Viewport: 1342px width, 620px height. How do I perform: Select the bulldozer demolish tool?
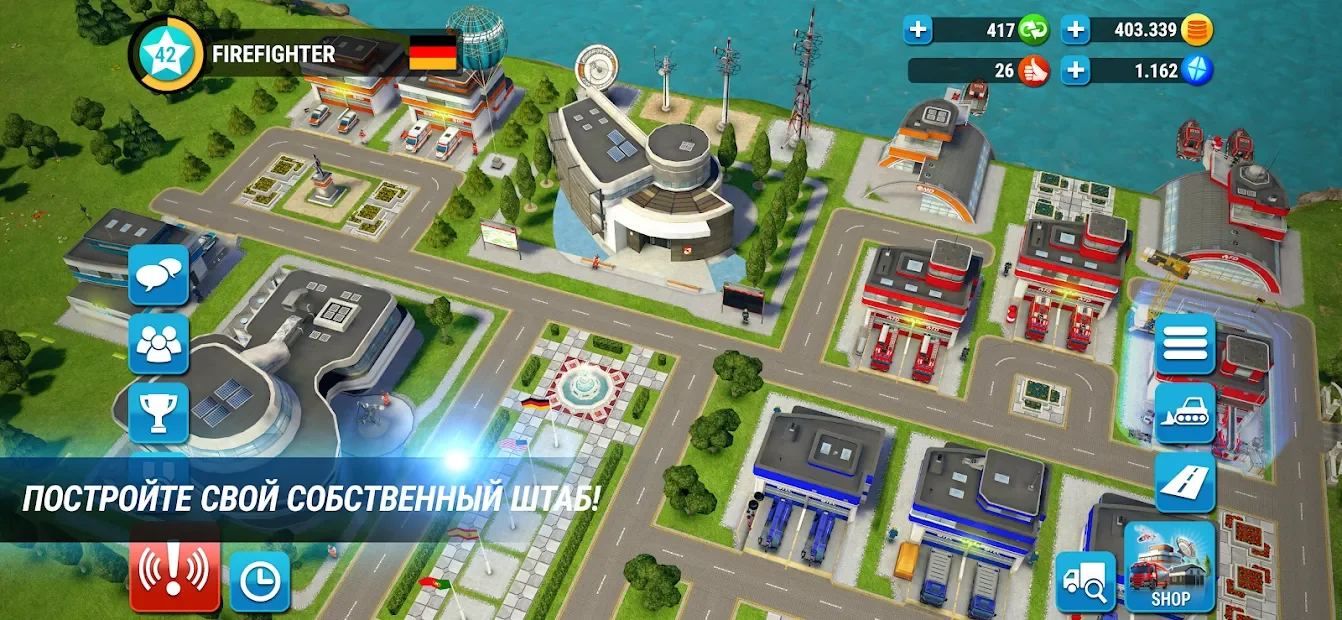pos(1185,412)
